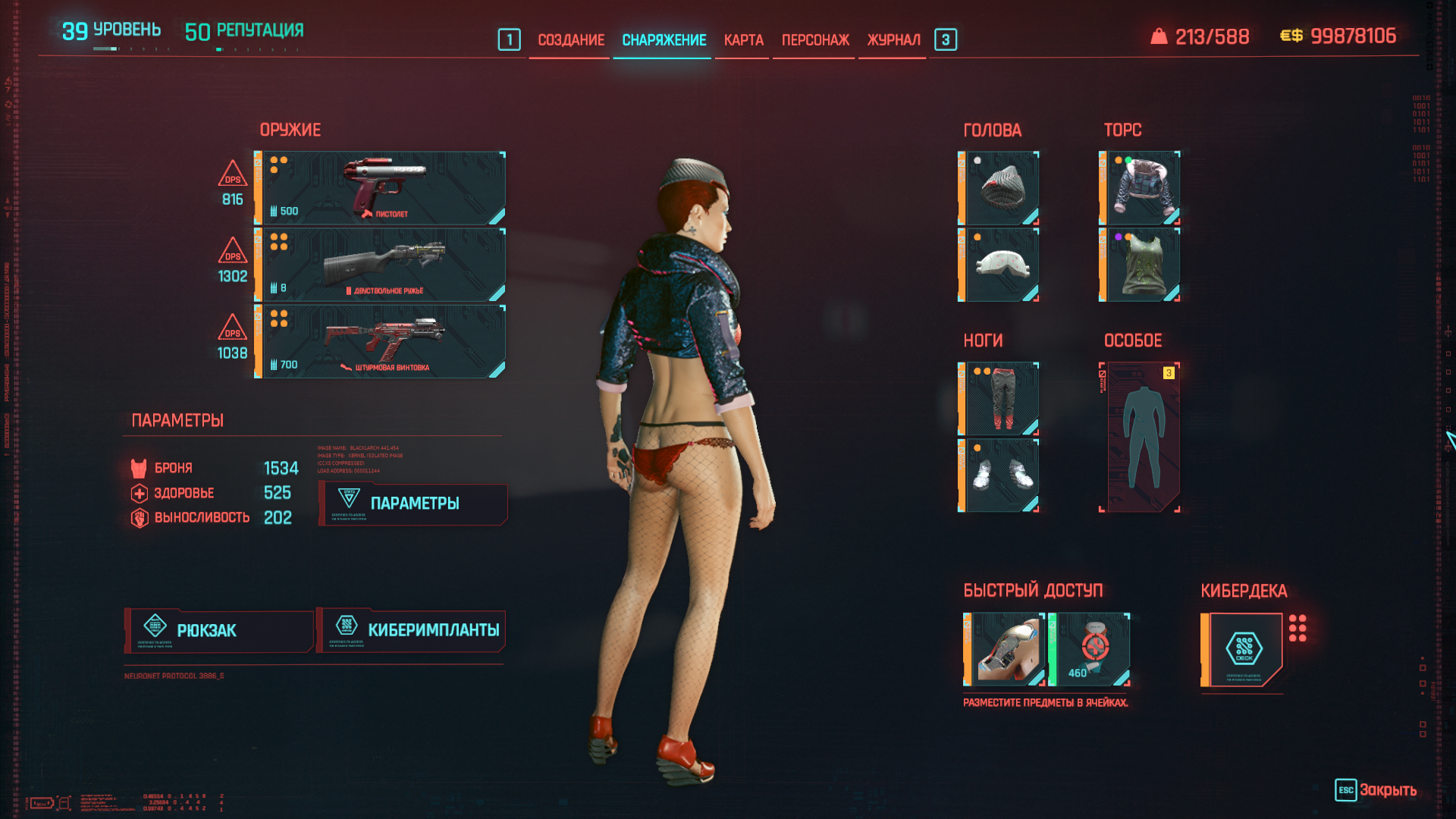Open the Рюкзак backpack
Screen dimensions: 1456x819
tap(219, 631)
